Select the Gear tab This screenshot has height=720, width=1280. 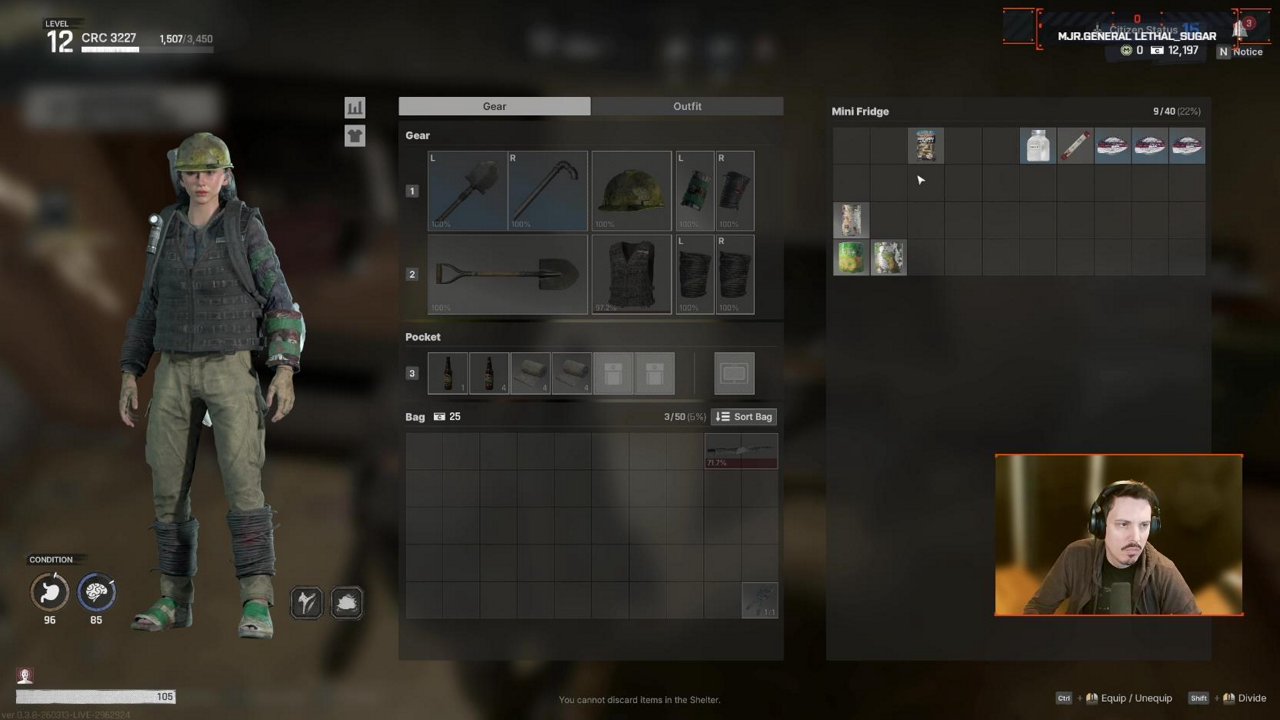pos(494,106)
